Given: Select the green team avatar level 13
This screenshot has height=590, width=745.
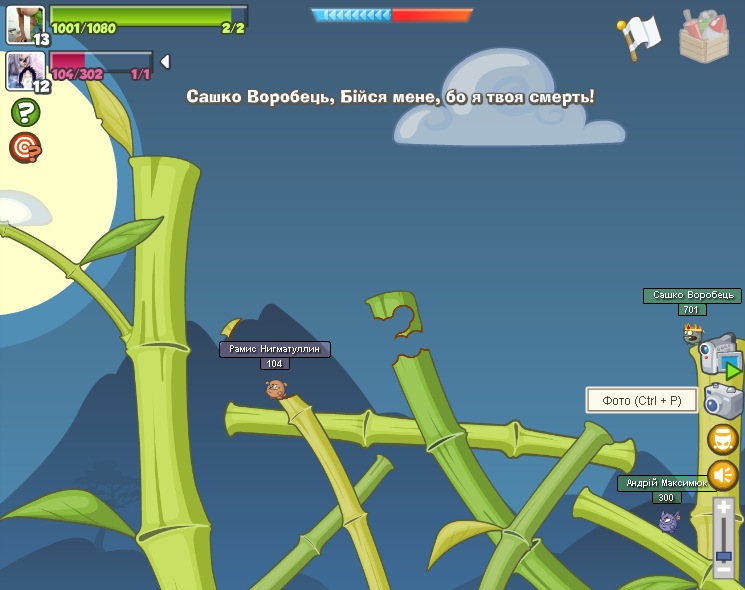Looking at the screenshot, I should 25,24.
